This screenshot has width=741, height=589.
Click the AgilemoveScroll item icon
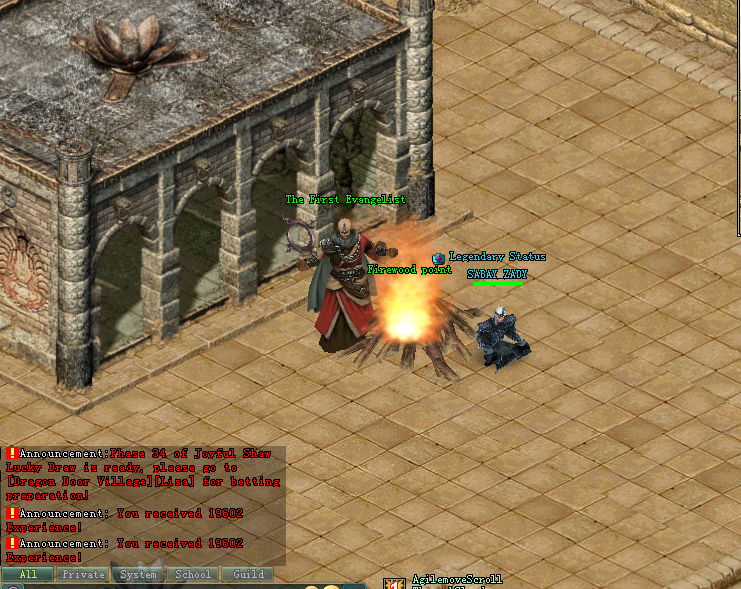[x=396, y=583]
